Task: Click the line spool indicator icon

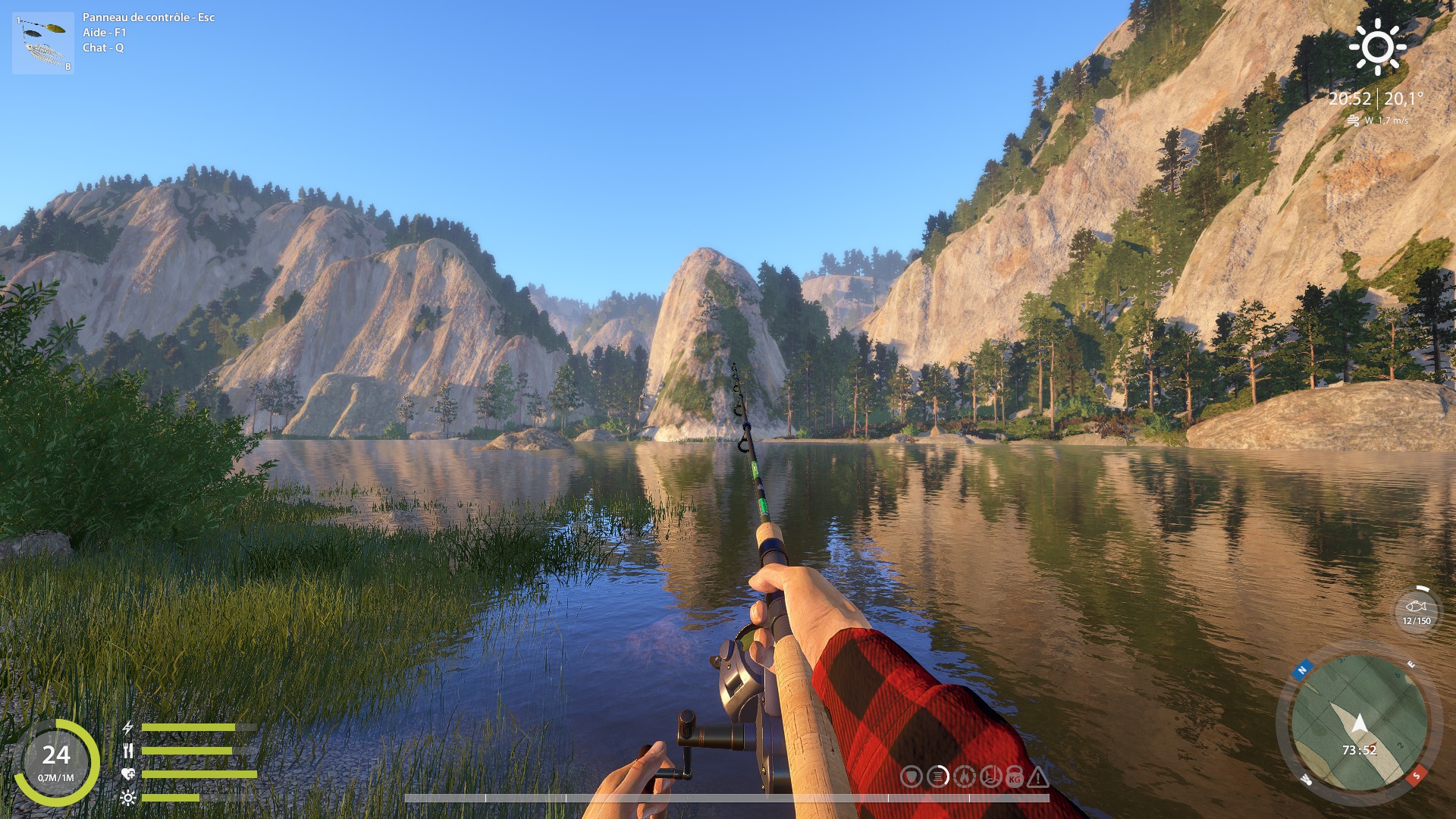Action: [938, 777]
